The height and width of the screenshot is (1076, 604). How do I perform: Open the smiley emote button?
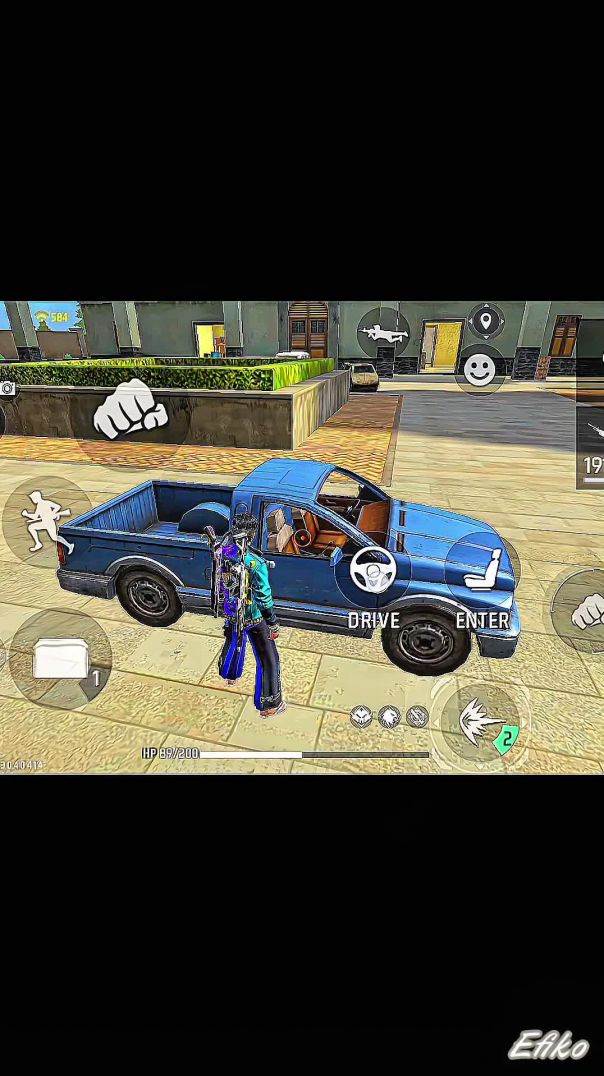[480, 370]
